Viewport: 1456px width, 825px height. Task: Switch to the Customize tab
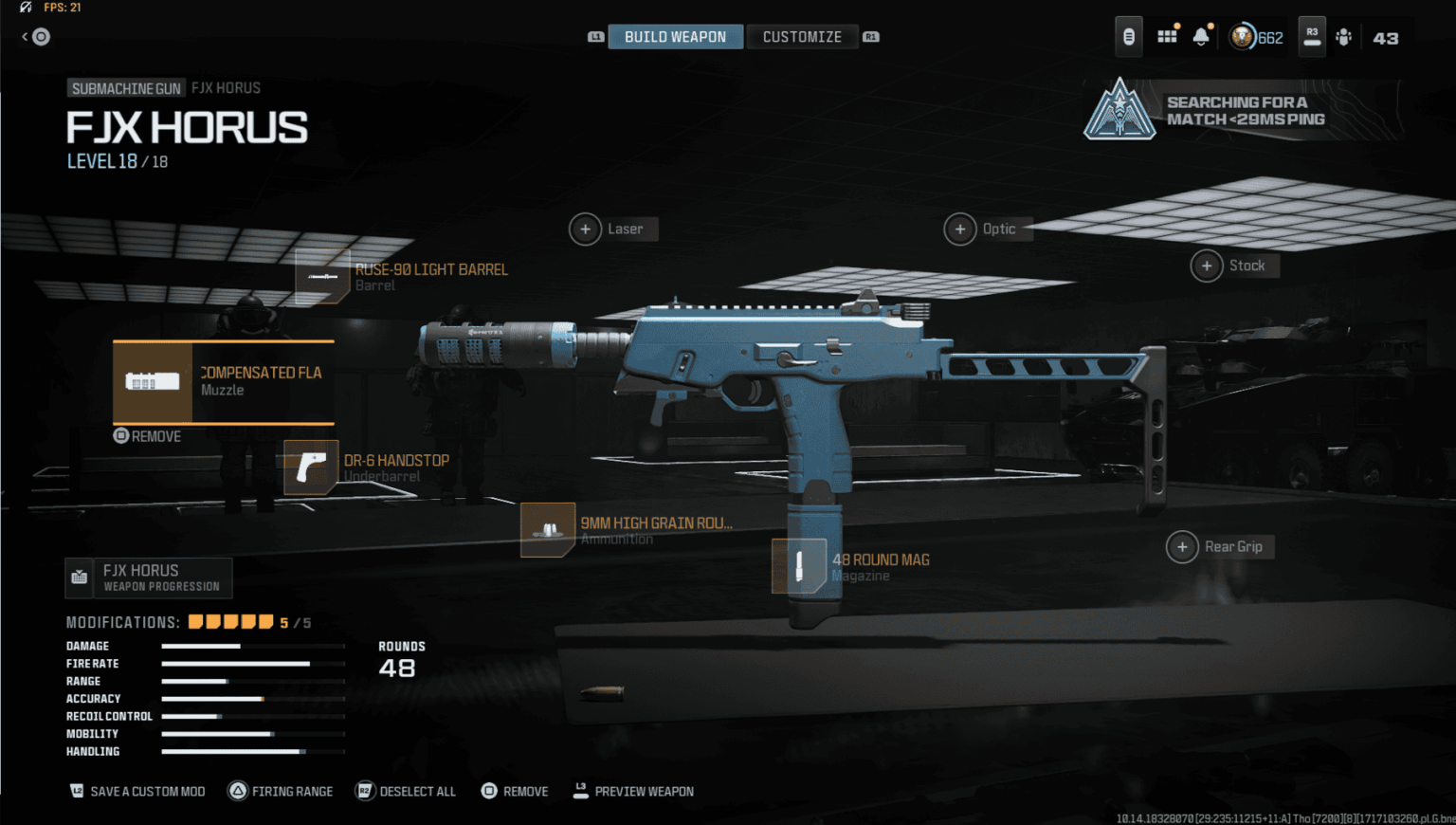[x=802, y=36]
